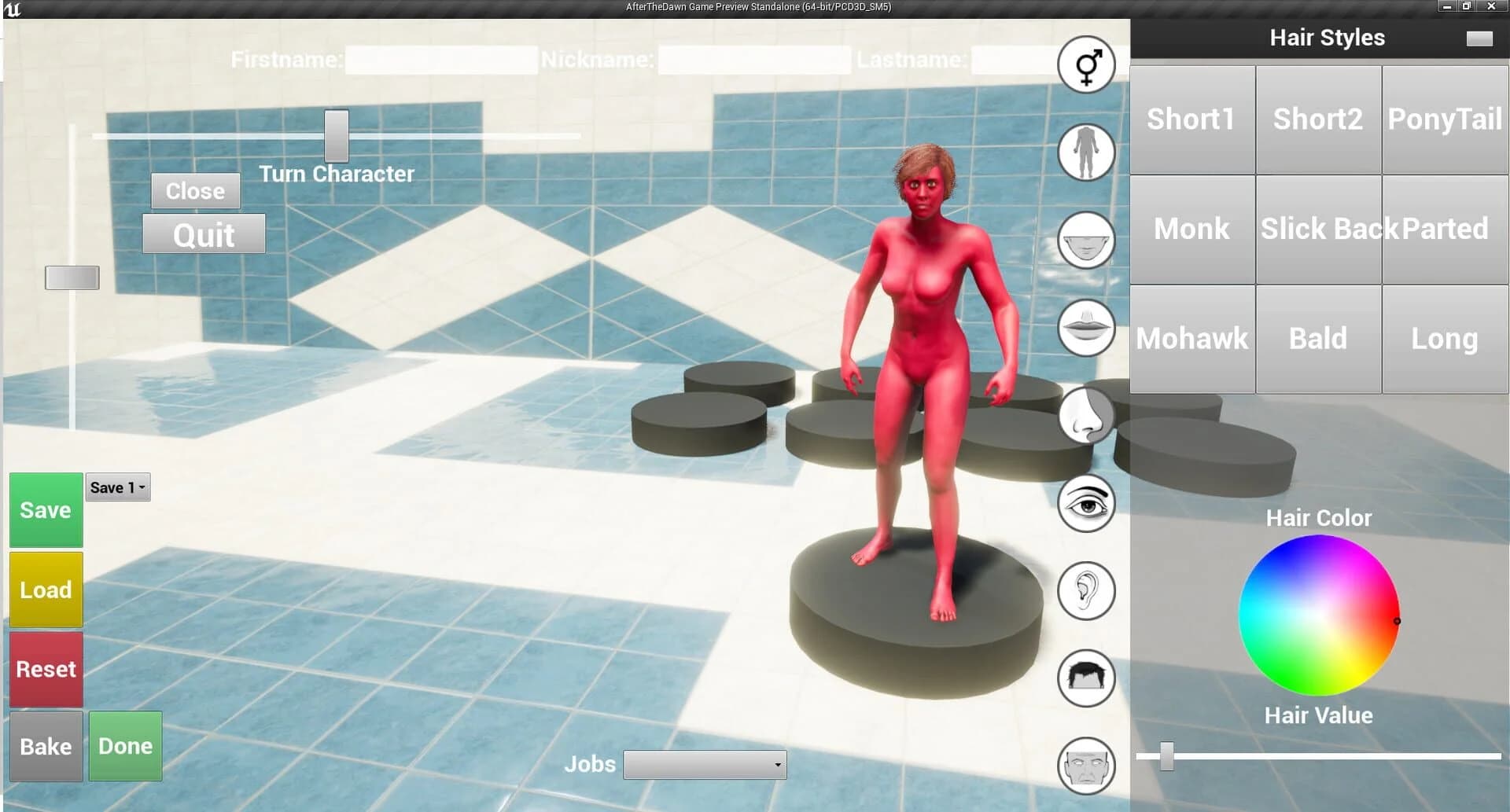Select the body customization icon

point(1085,153)
